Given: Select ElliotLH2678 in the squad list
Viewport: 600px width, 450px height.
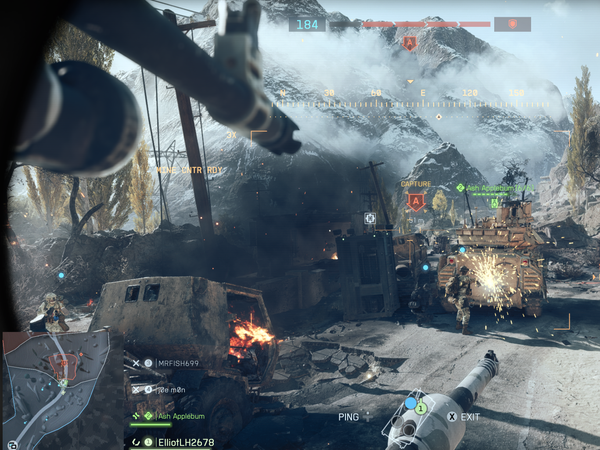Looking at the screenshot, I should tap(181, 441).
